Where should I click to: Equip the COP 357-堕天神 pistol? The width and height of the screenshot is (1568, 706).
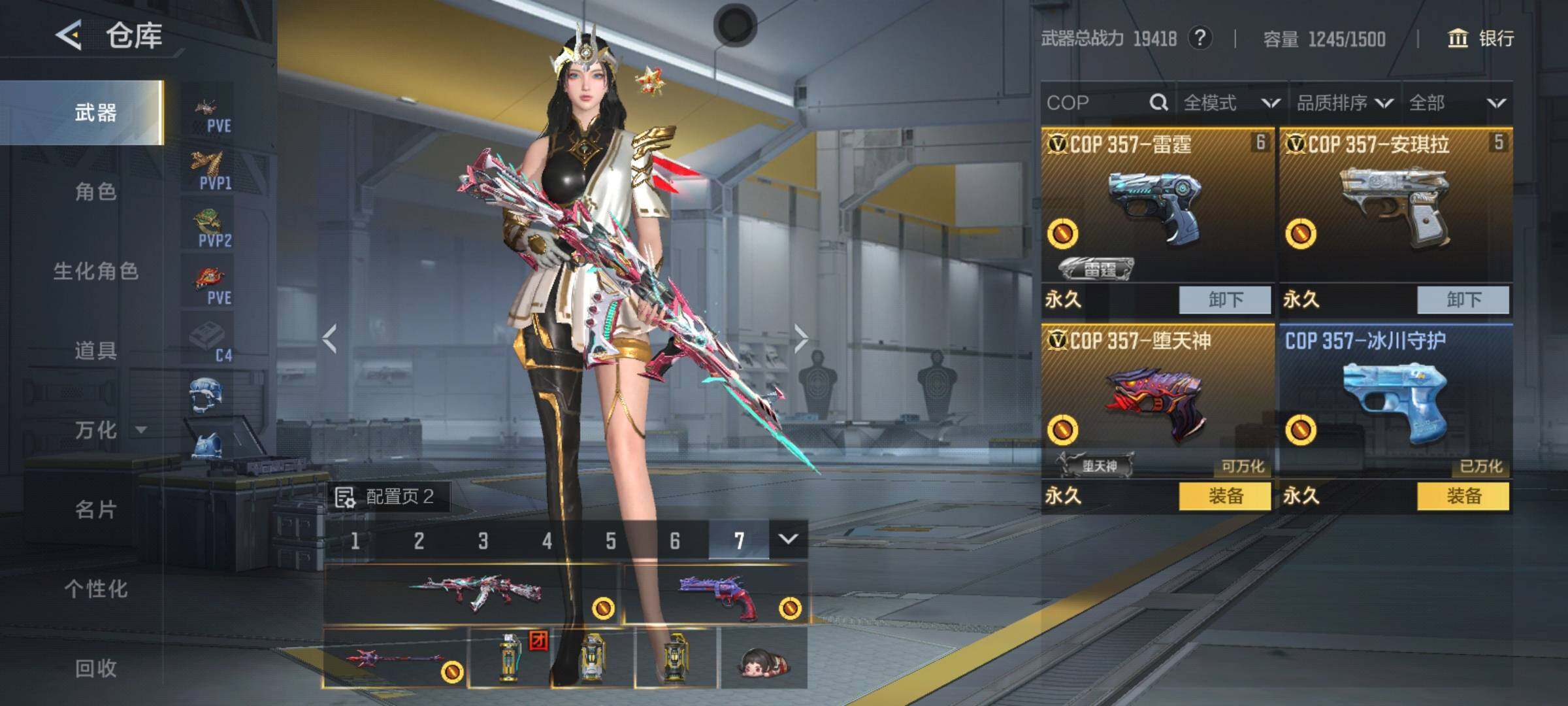pyautogui.click(x=1225, y=496)
